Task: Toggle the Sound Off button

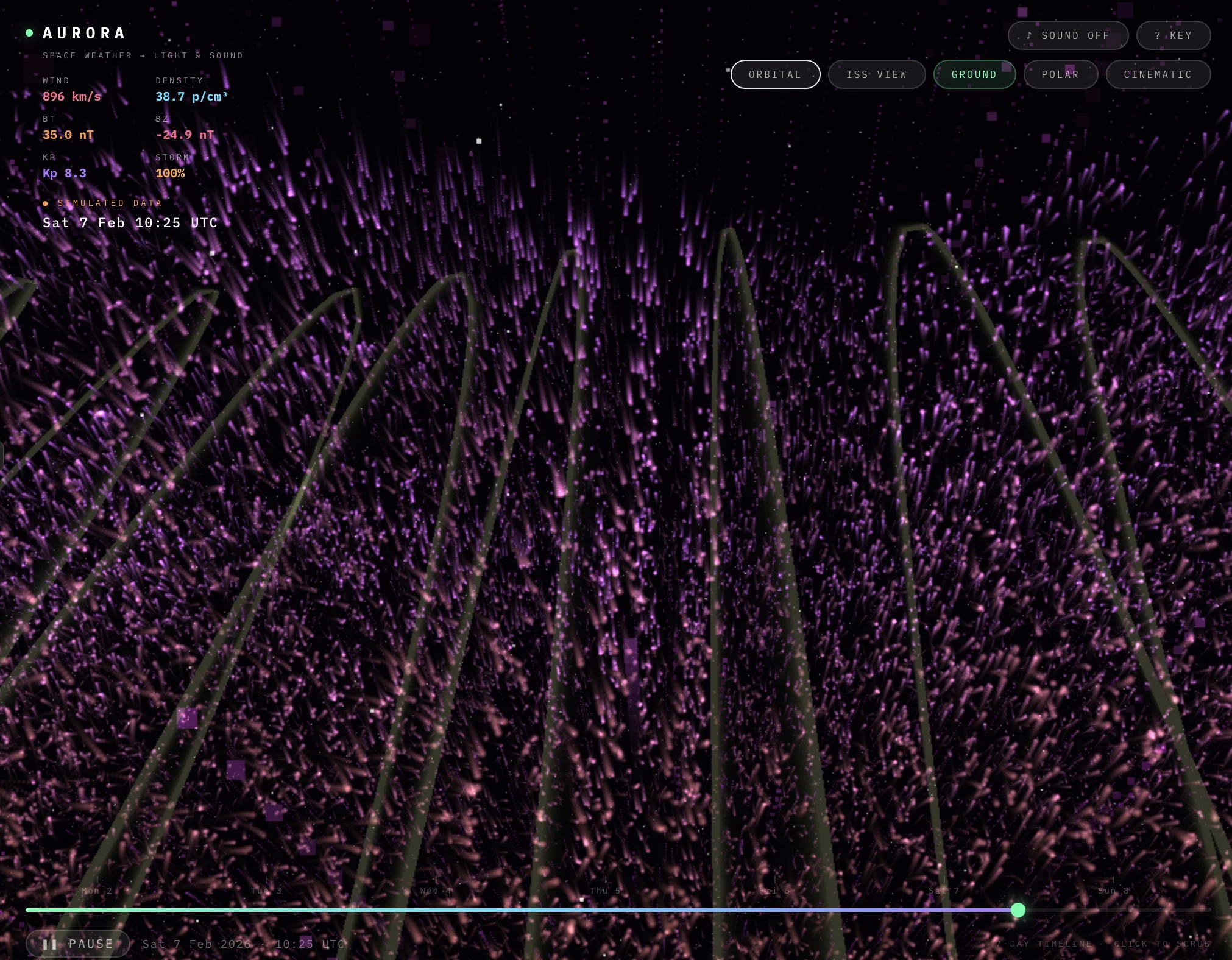Action: 1067,35
